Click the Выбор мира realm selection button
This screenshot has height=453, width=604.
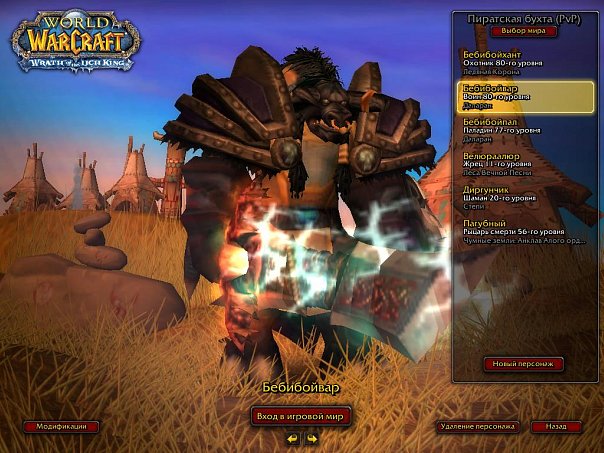pyautogui.click(x=523, y=31)
